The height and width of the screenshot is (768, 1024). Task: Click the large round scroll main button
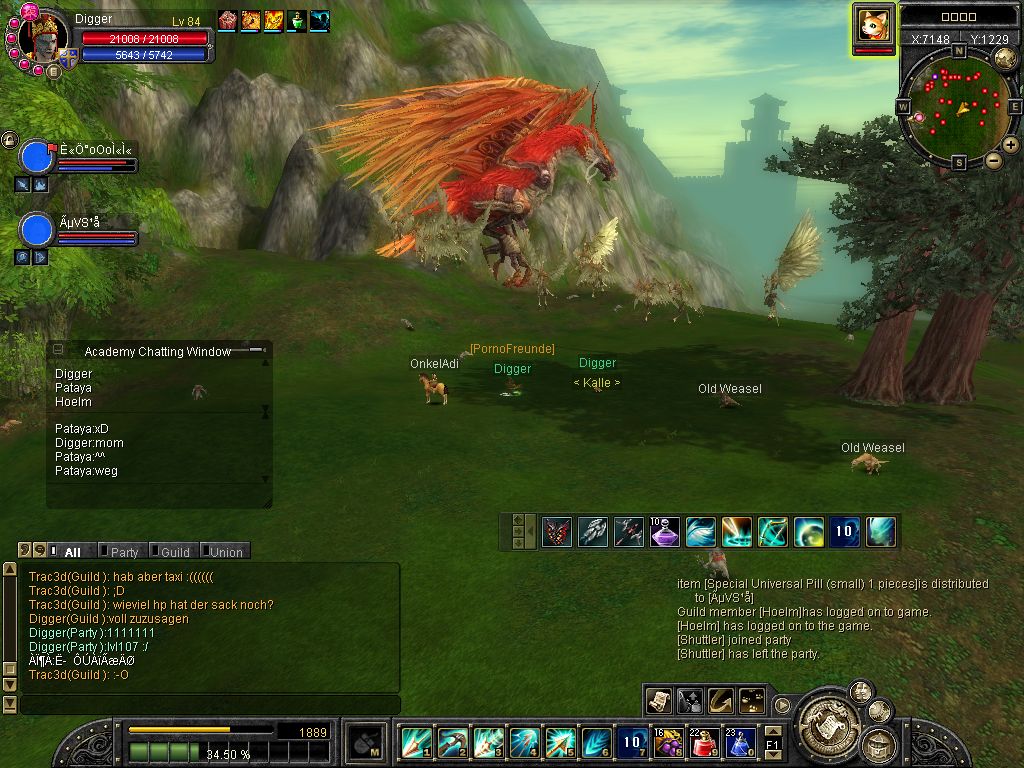click(827, 717)
